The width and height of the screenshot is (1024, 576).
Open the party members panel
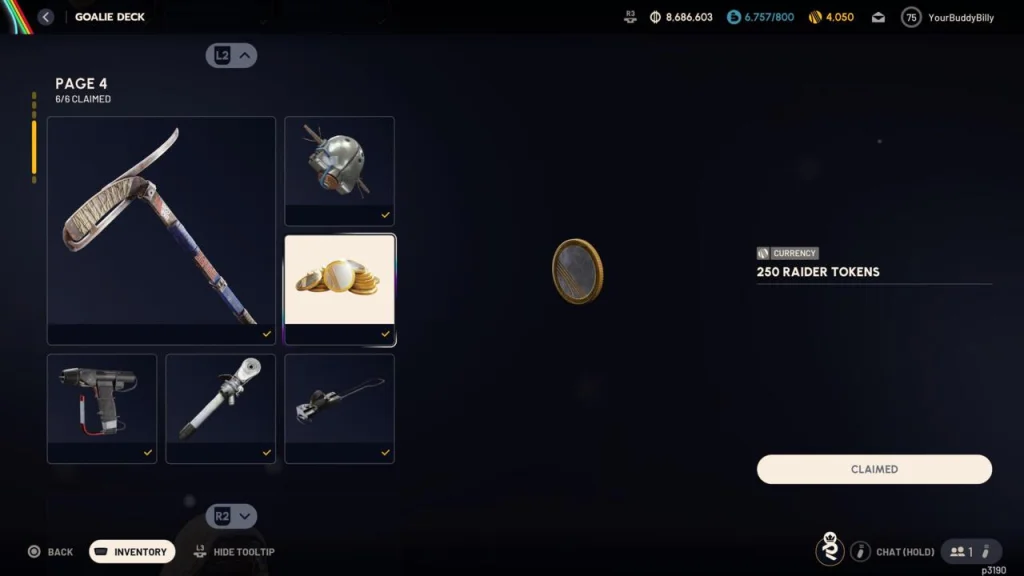(x=962, y=551)
